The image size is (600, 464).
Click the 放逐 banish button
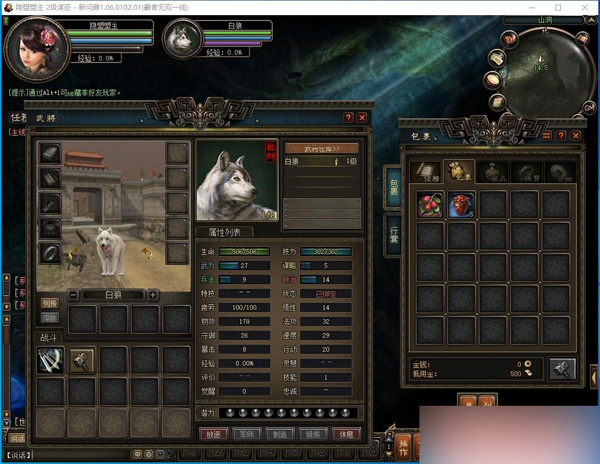click(x=212, y=435)
